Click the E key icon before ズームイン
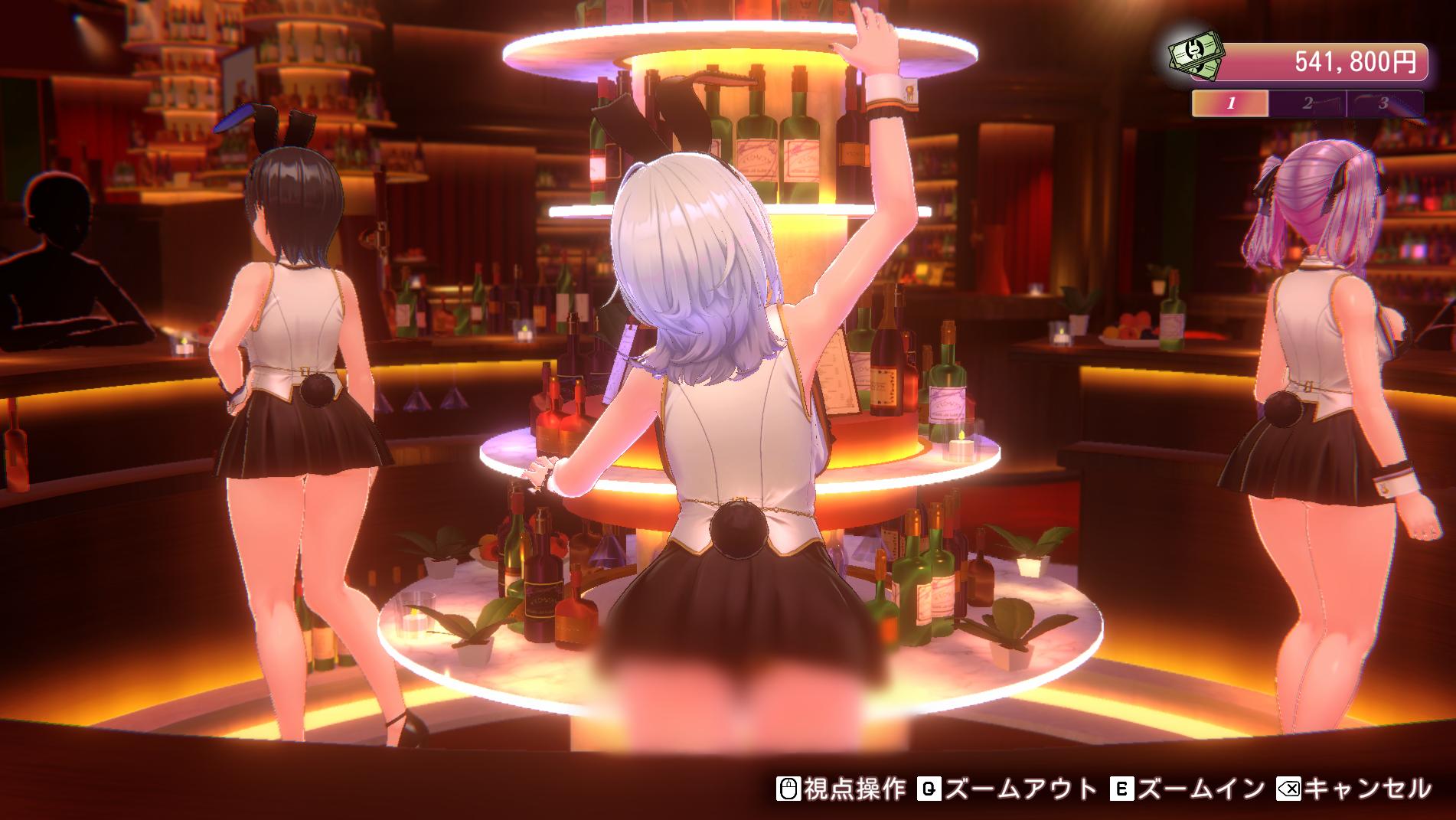 click(1123, 789)
